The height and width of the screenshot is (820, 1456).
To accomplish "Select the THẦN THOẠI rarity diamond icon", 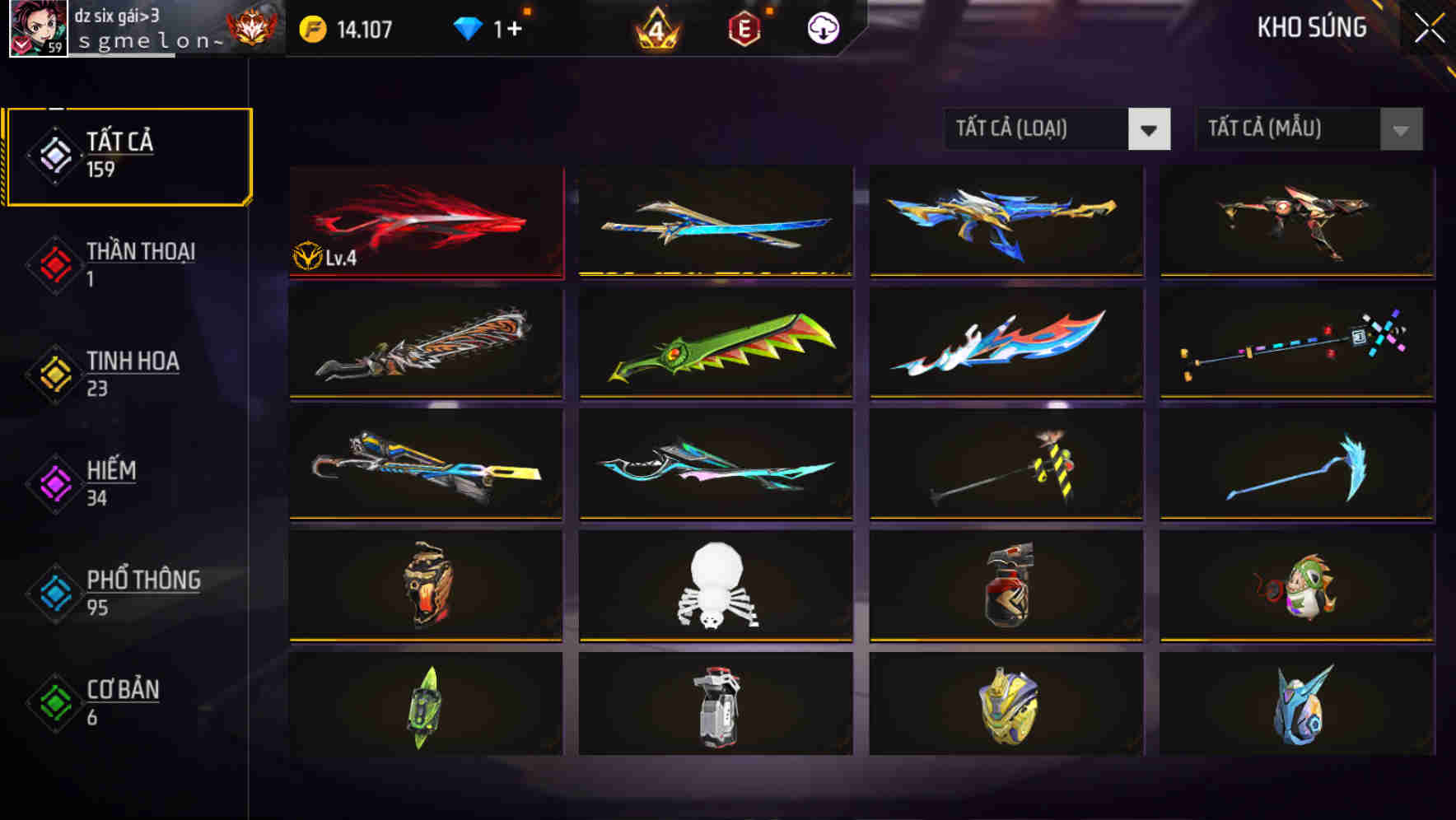I will point(54,262).
